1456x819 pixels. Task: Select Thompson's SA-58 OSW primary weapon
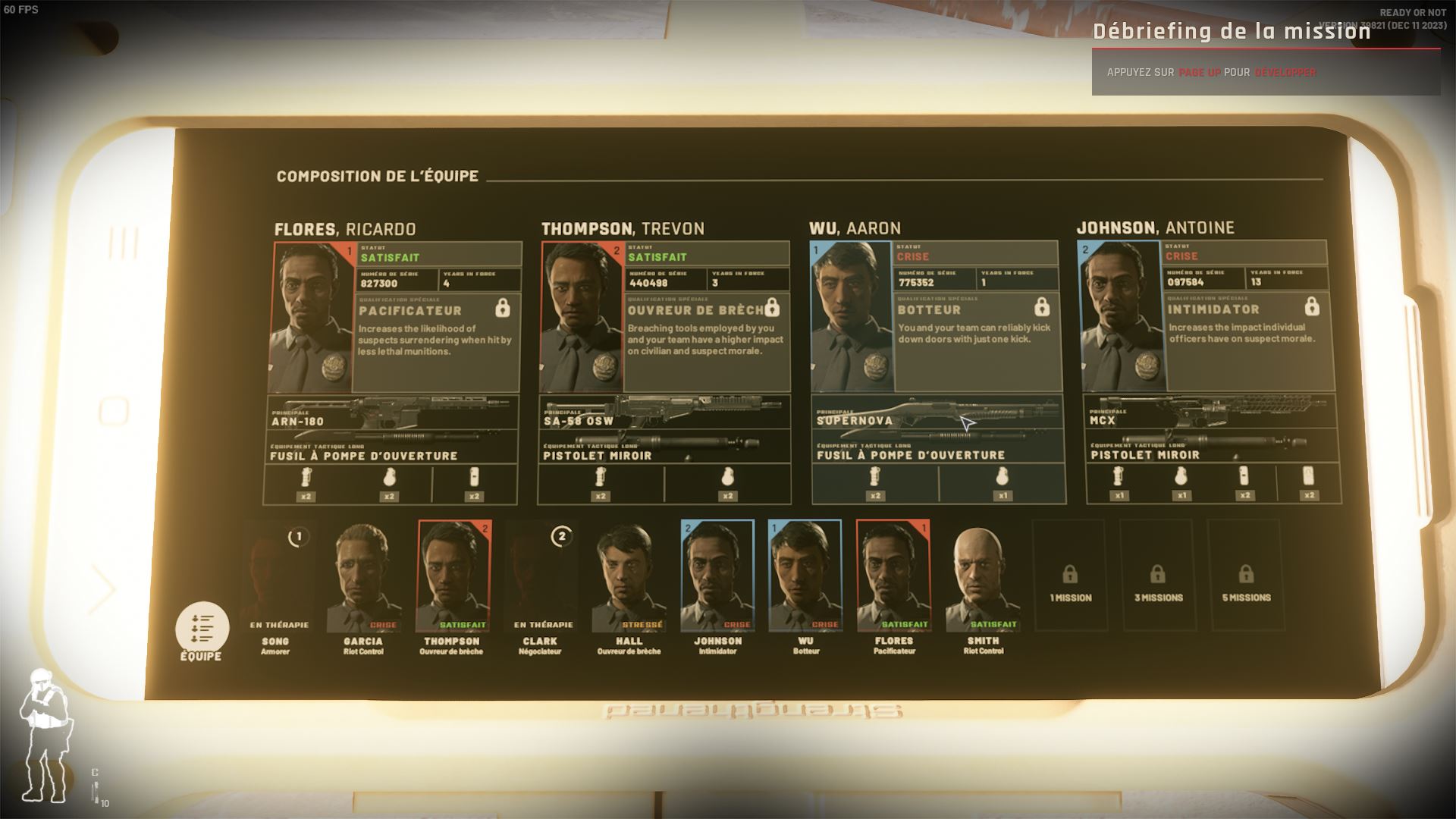(664, 414)
